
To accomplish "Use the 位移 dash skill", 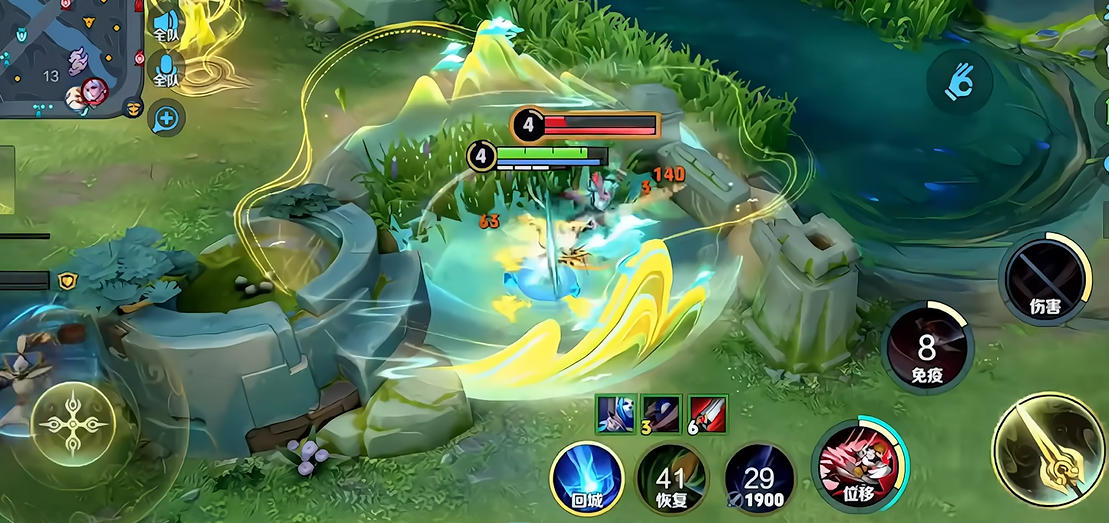I will [x=859, y=466].
